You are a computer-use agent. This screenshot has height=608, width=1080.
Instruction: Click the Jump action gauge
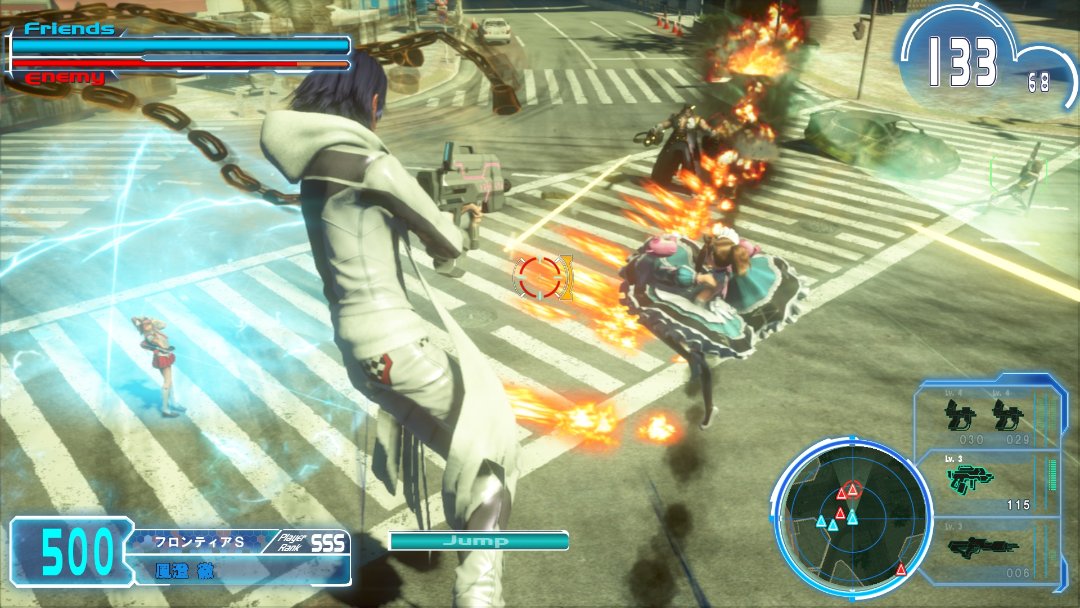478,541
